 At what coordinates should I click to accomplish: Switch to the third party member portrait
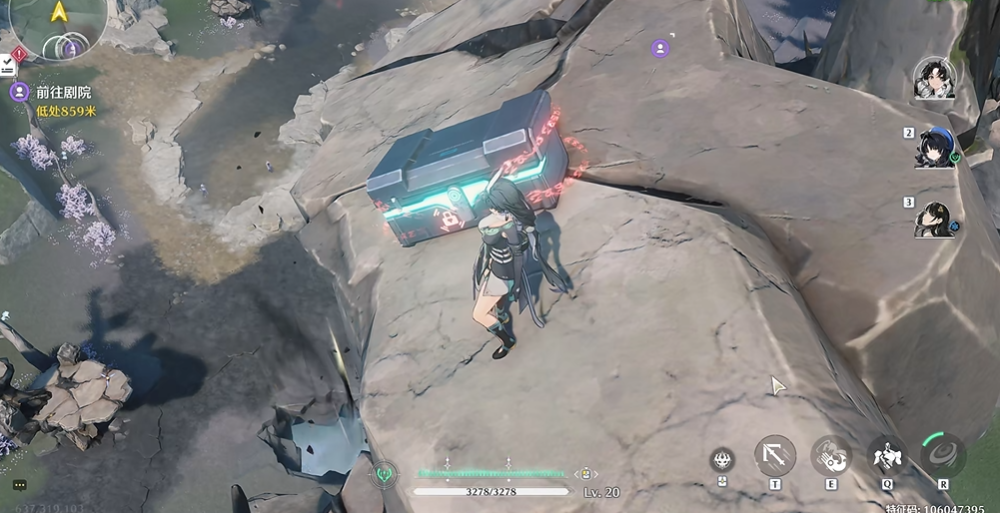934,218
